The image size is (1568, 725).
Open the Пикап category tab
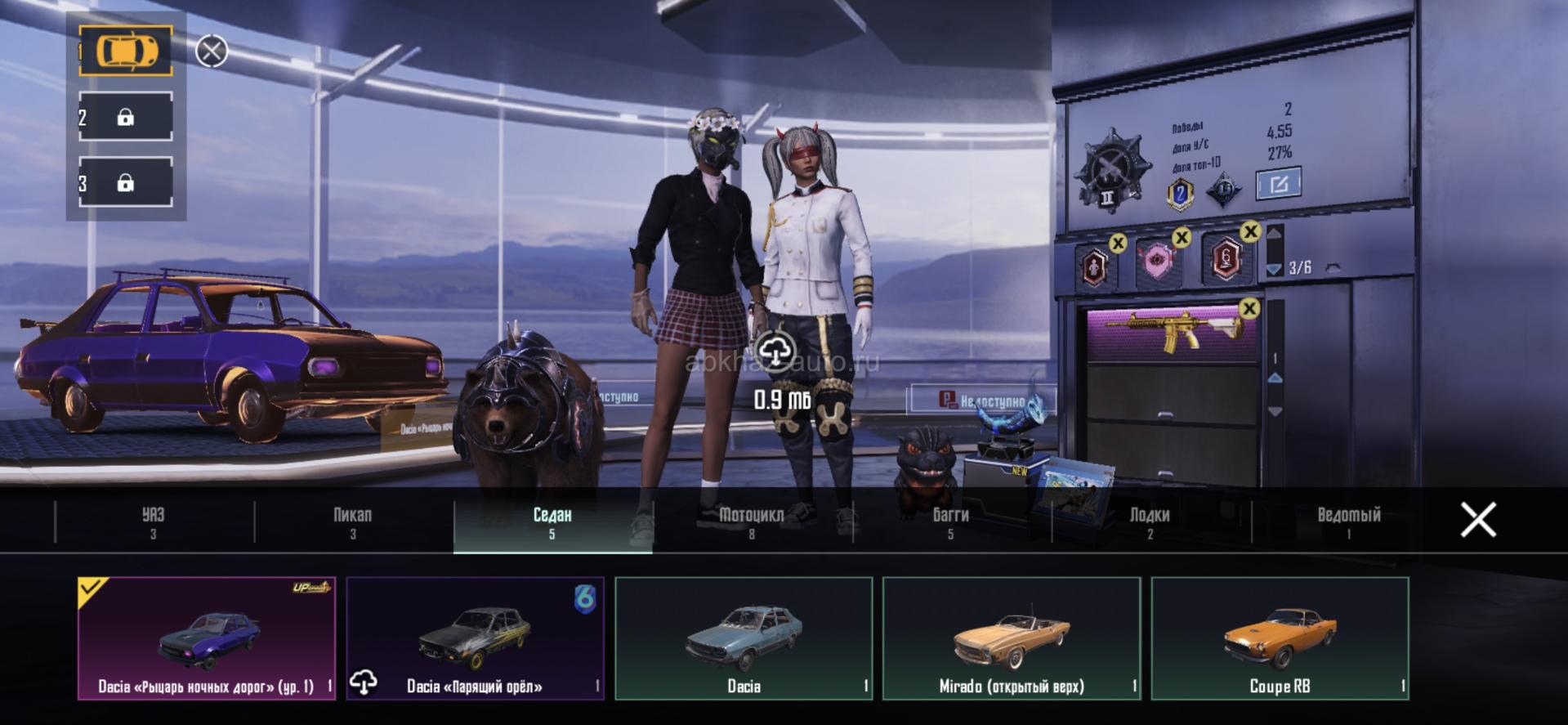[353, 521]
